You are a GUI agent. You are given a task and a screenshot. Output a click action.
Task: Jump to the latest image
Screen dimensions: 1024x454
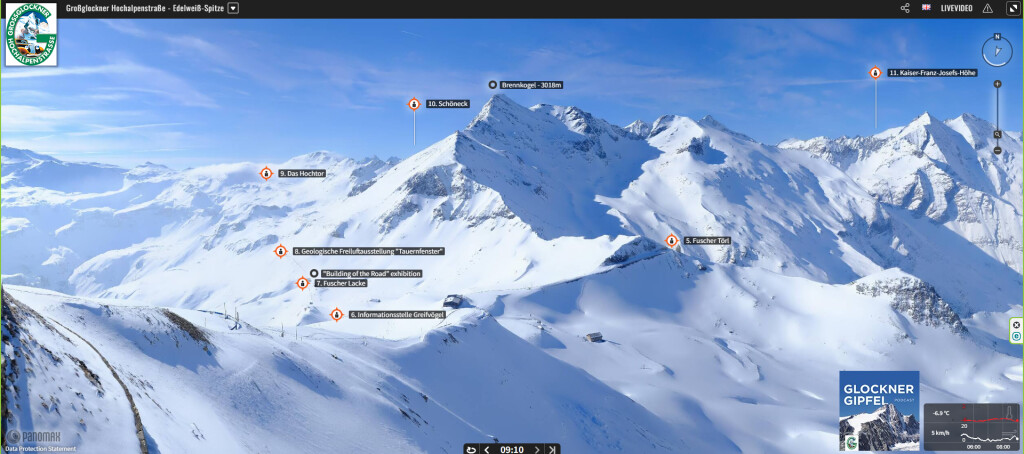click(x=553, y=449)
